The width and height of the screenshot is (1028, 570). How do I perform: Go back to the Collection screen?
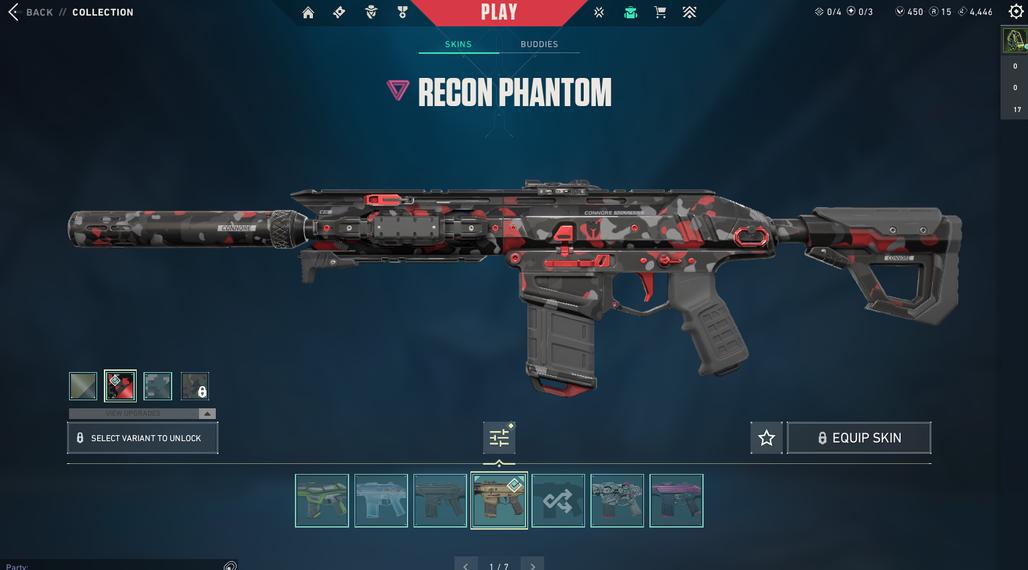pyautogui.click(x=30, y=12)
